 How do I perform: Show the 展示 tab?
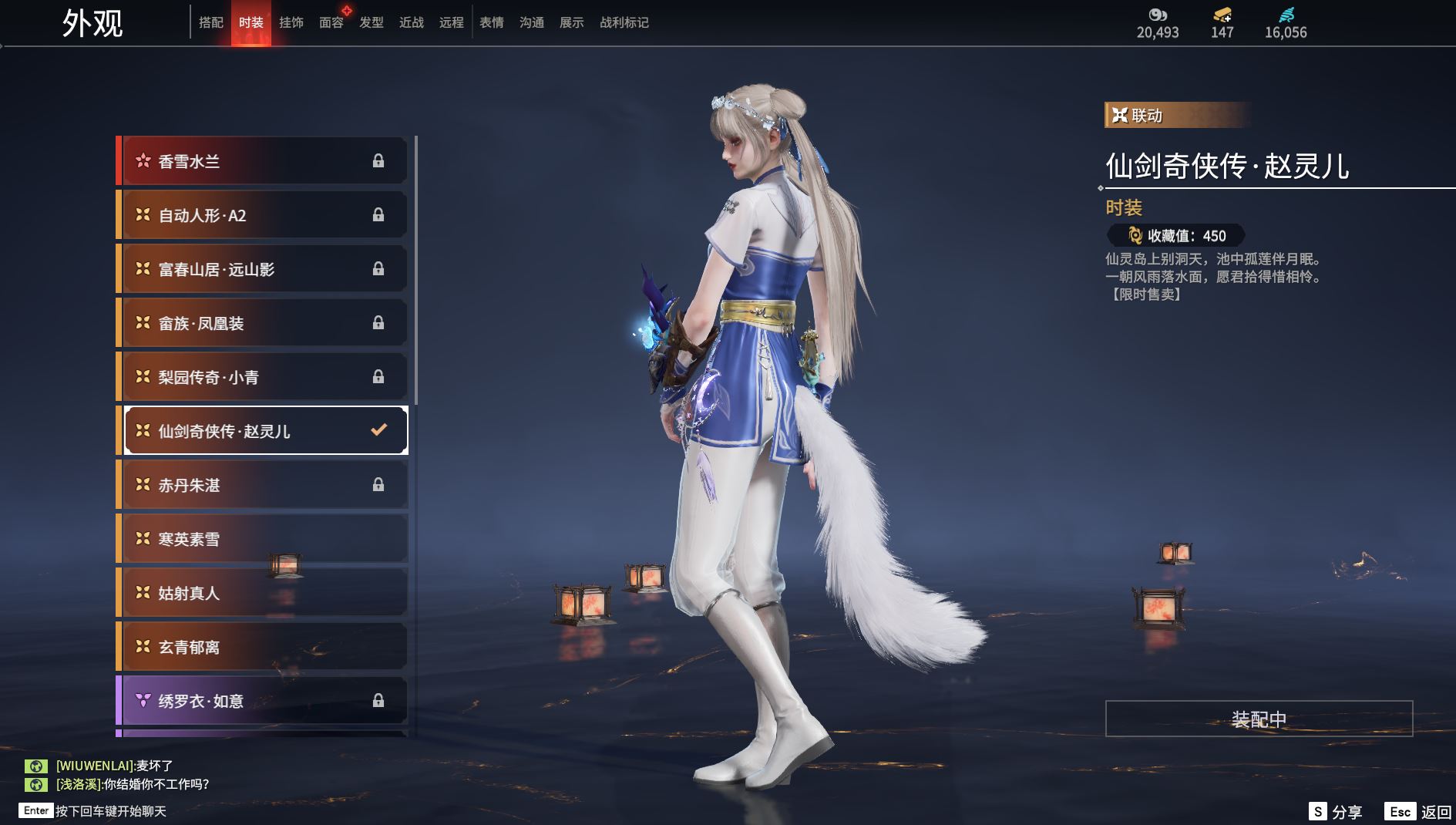pyautogui.click(x=572, y=23)
